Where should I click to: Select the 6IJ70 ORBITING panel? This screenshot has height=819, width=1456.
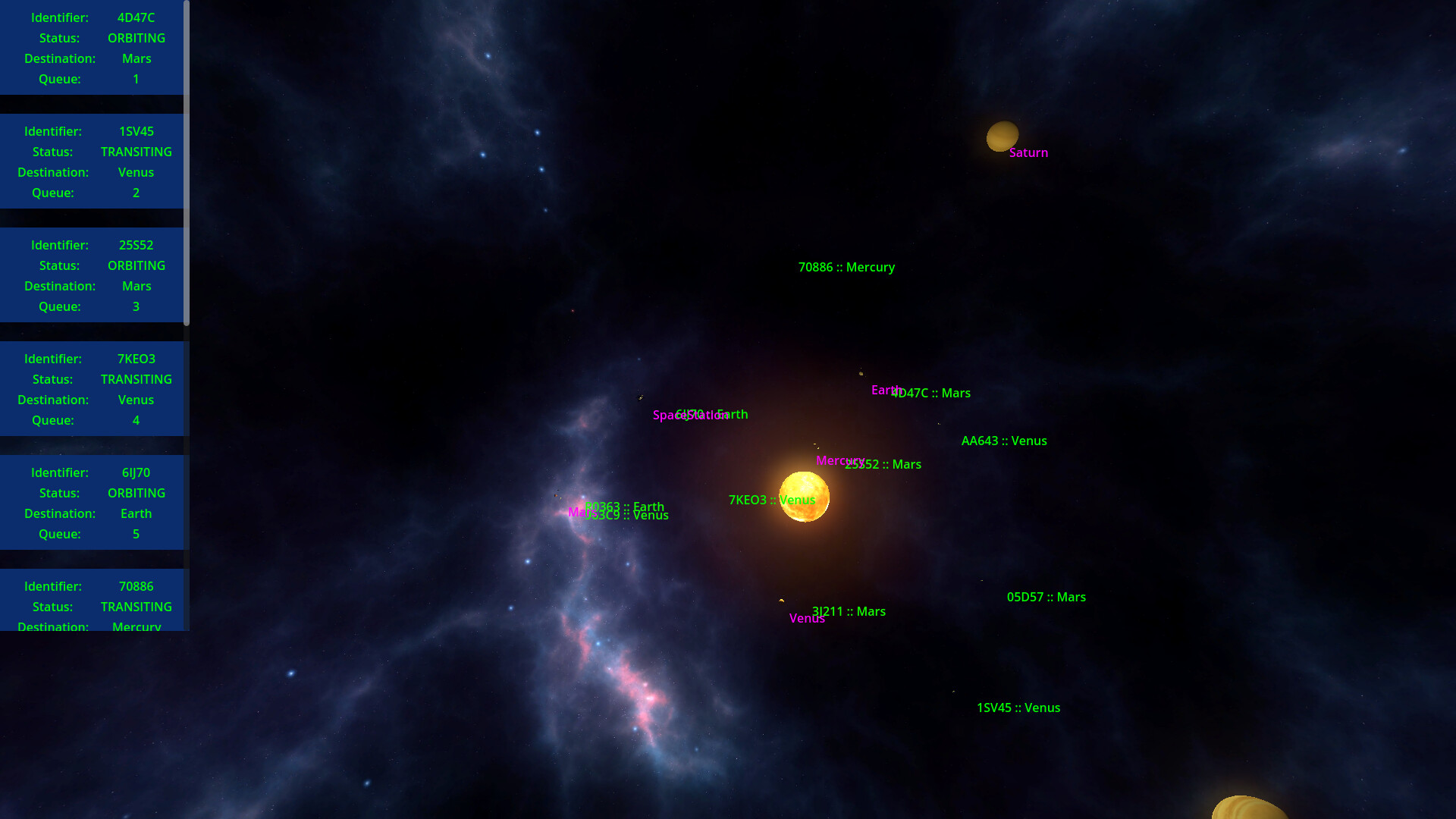point(91,503)
